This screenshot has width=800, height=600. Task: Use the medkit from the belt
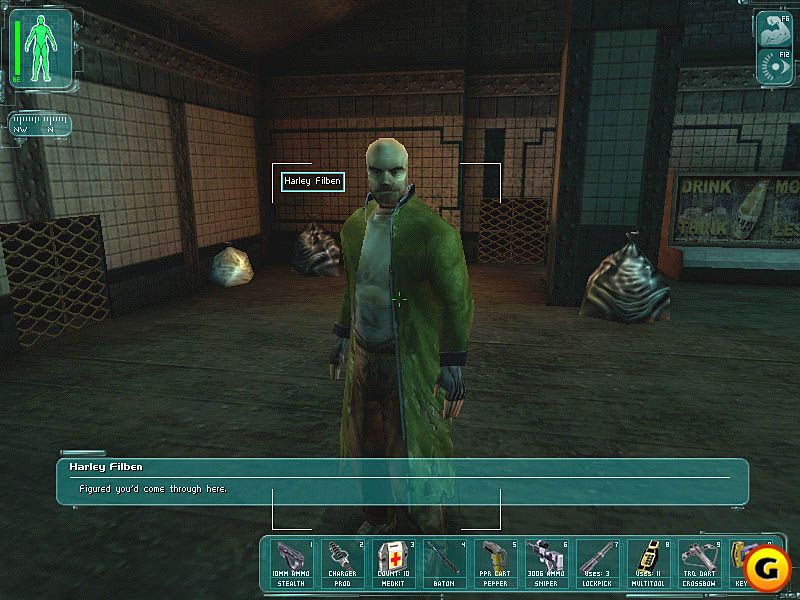393,563
